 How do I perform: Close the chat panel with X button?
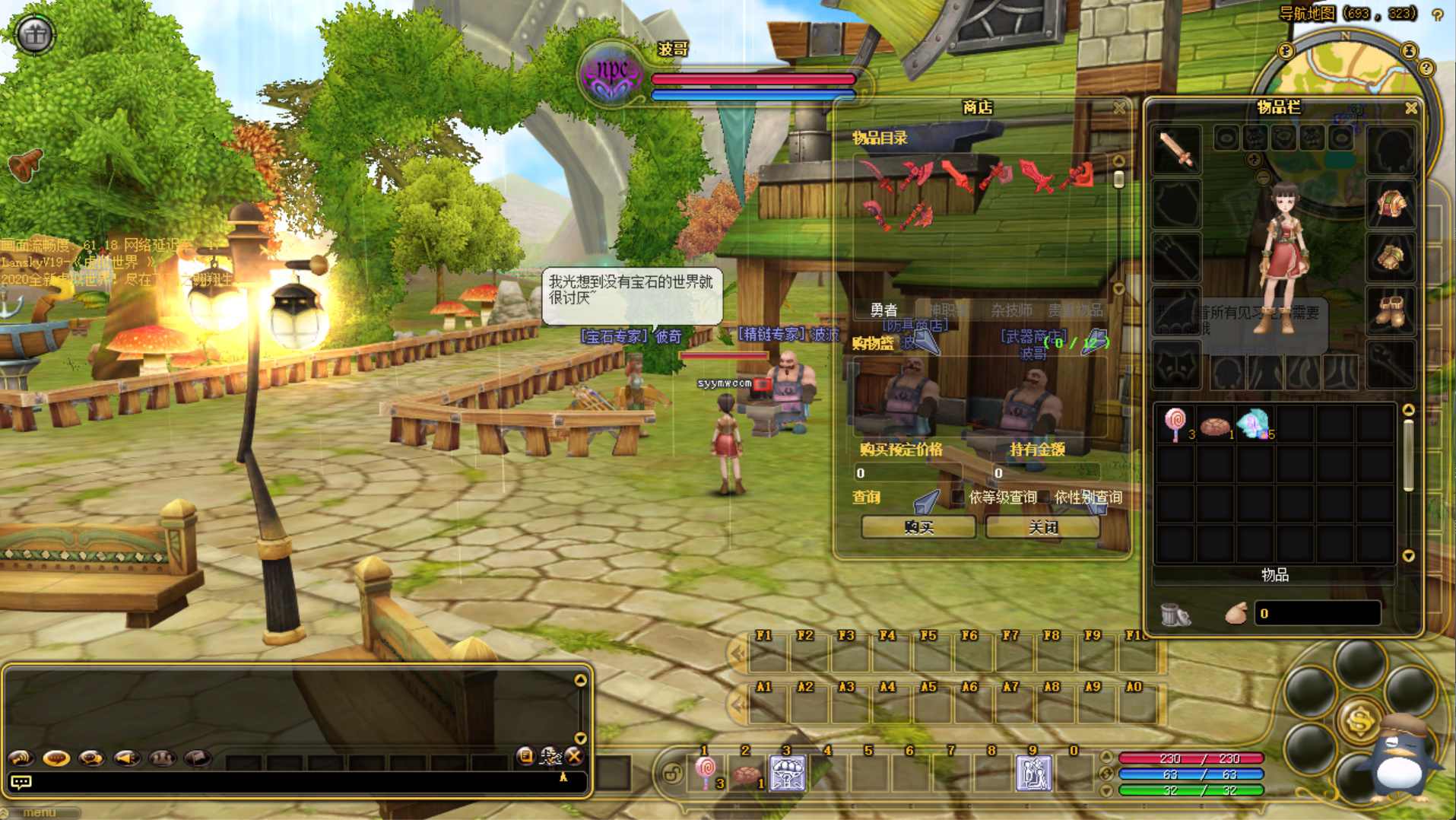pyautogui.click(x=575, y=755)
